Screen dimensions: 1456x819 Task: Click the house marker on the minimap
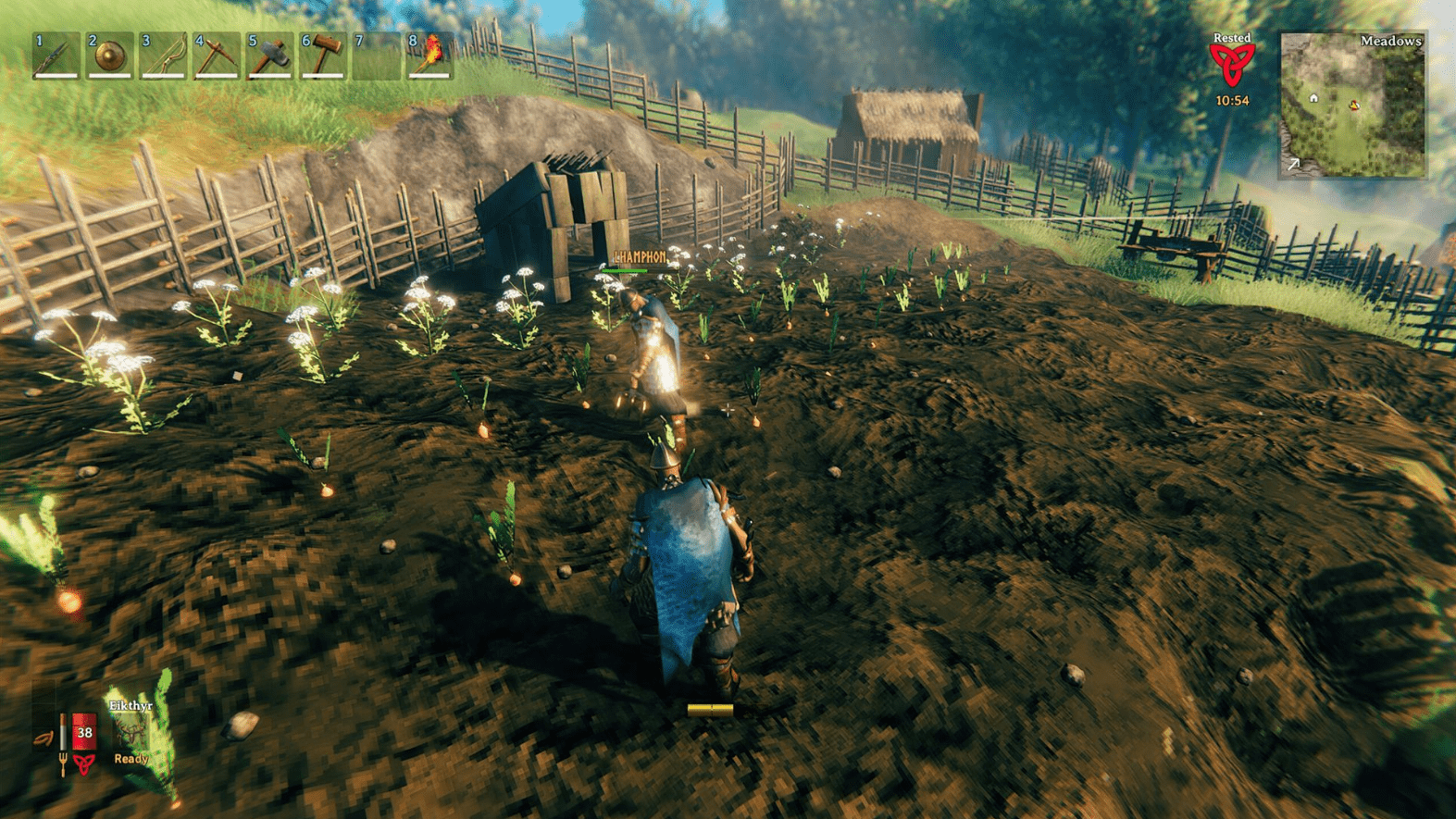[1313, 95]
